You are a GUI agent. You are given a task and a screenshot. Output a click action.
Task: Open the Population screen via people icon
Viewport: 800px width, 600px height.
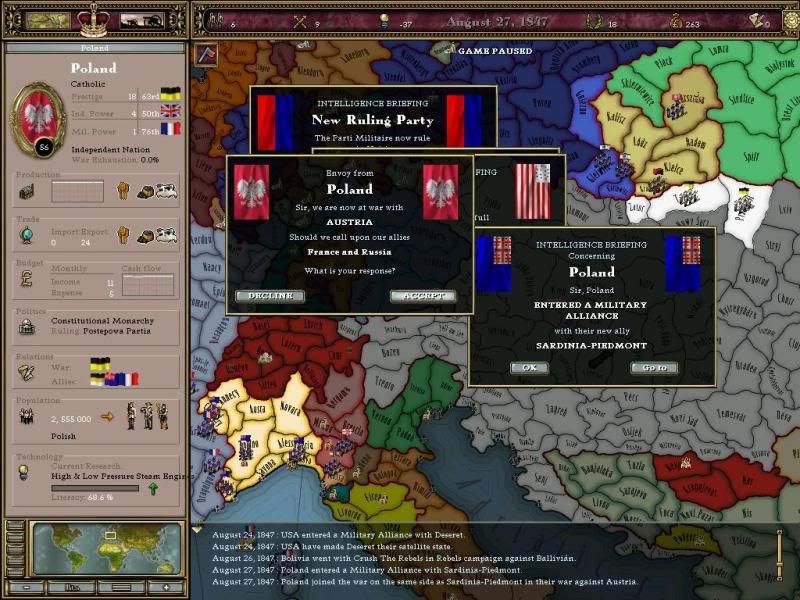click(26, 415)
